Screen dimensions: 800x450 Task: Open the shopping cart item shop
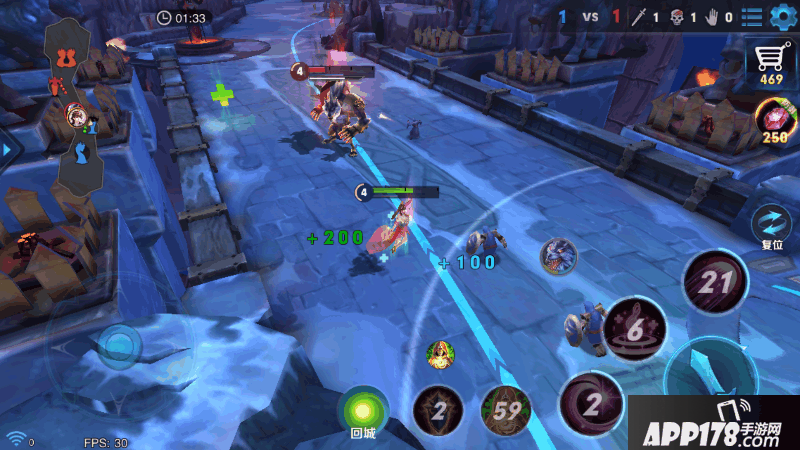(x=771, y=62)
